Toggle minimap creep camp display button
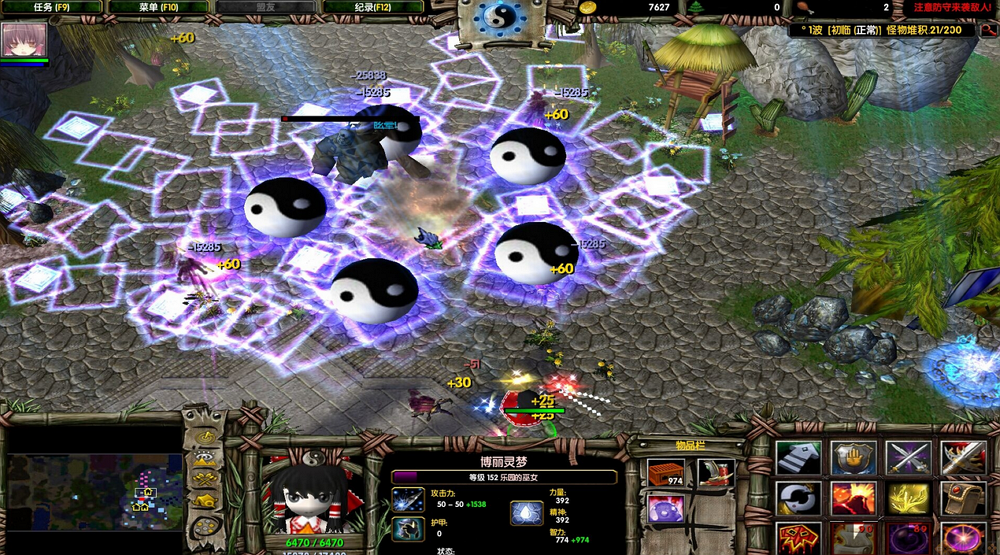The image size is (1000, 555). [205, 500]
